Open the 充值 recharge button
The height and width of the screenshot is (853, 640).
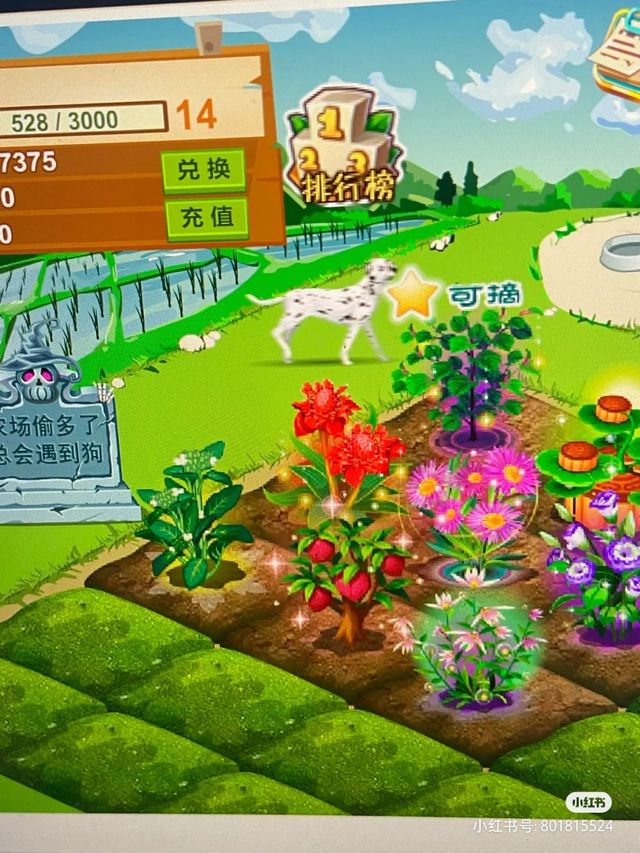point(205,217)
